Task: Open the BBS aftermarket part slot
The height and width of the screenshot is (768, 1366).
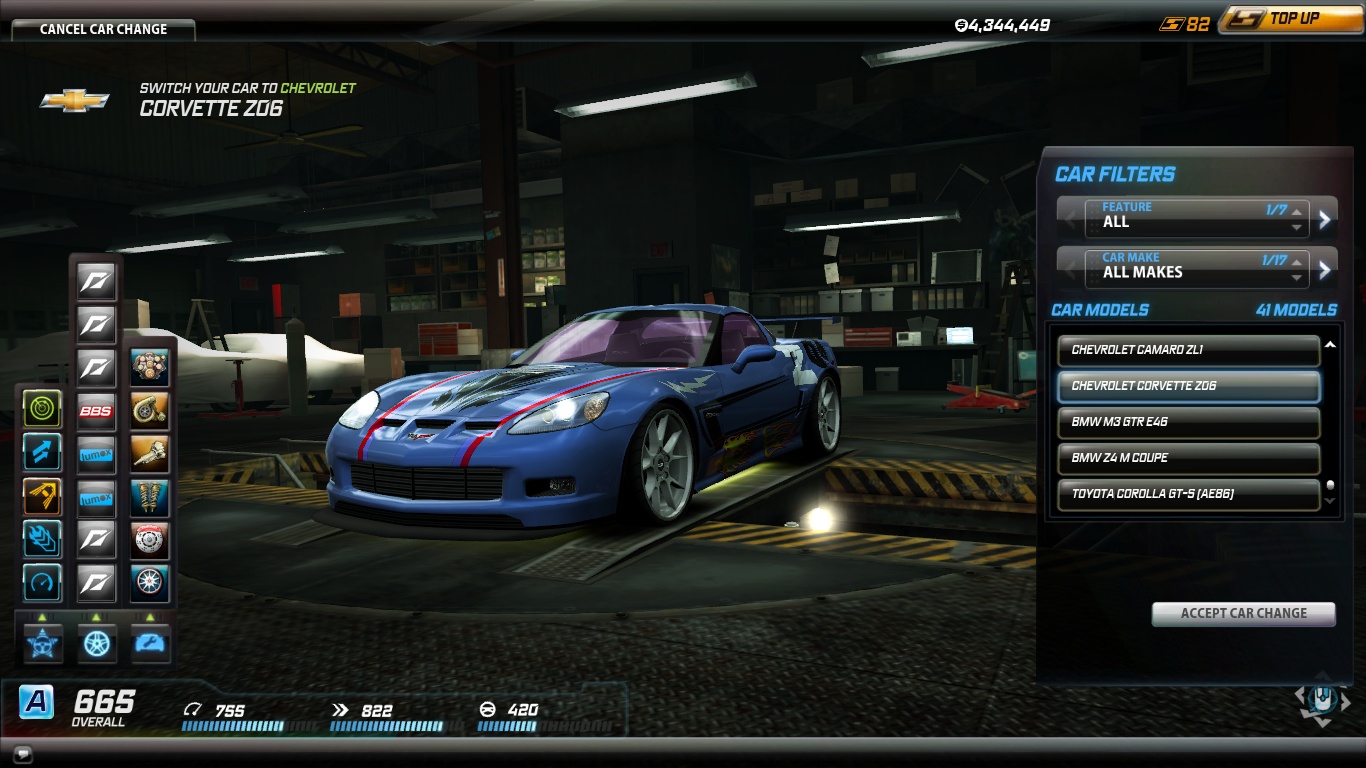Action: click(x=97, y=411)
